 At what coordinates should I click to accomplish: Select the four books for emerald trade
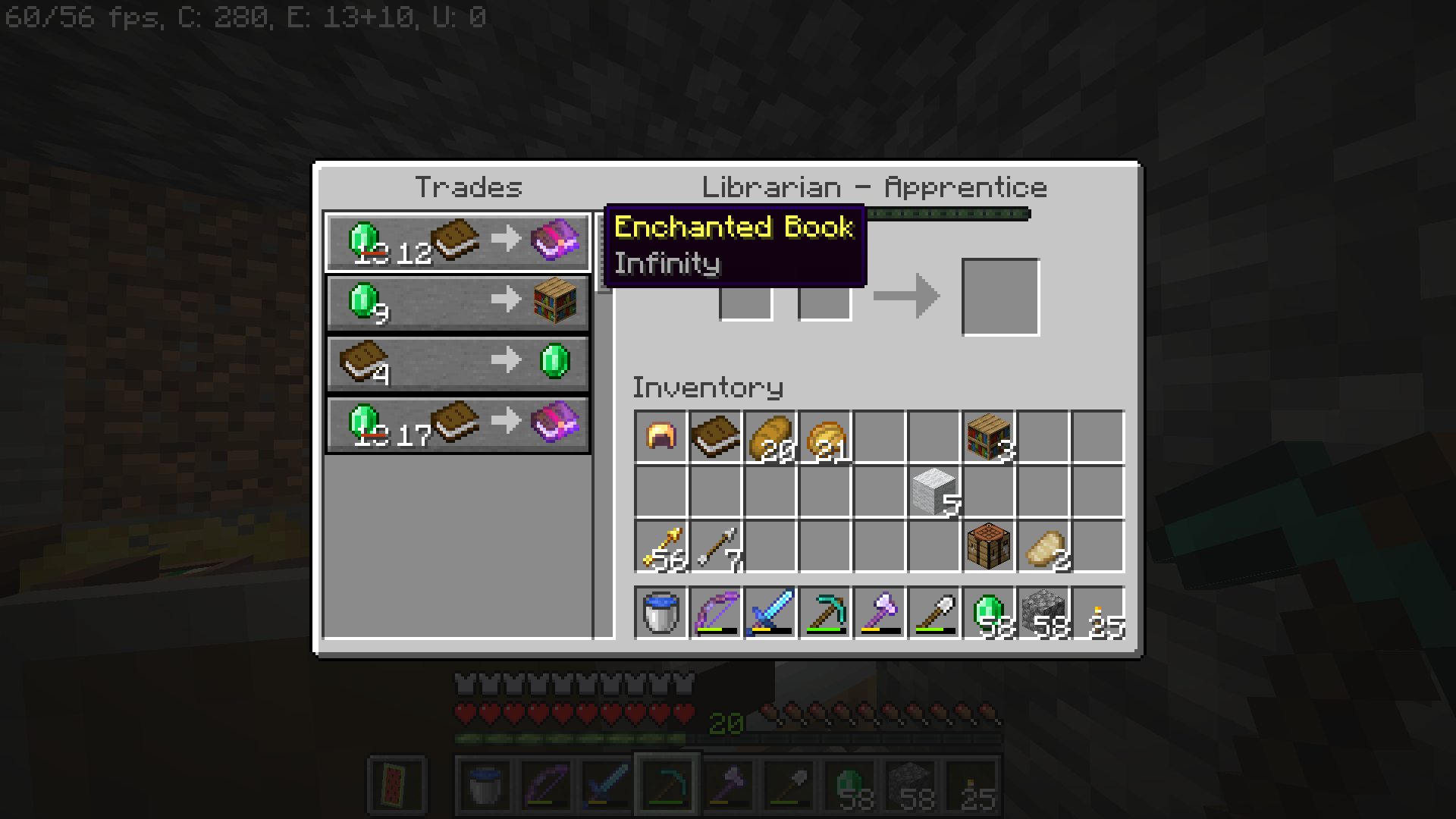pos(458,363)
